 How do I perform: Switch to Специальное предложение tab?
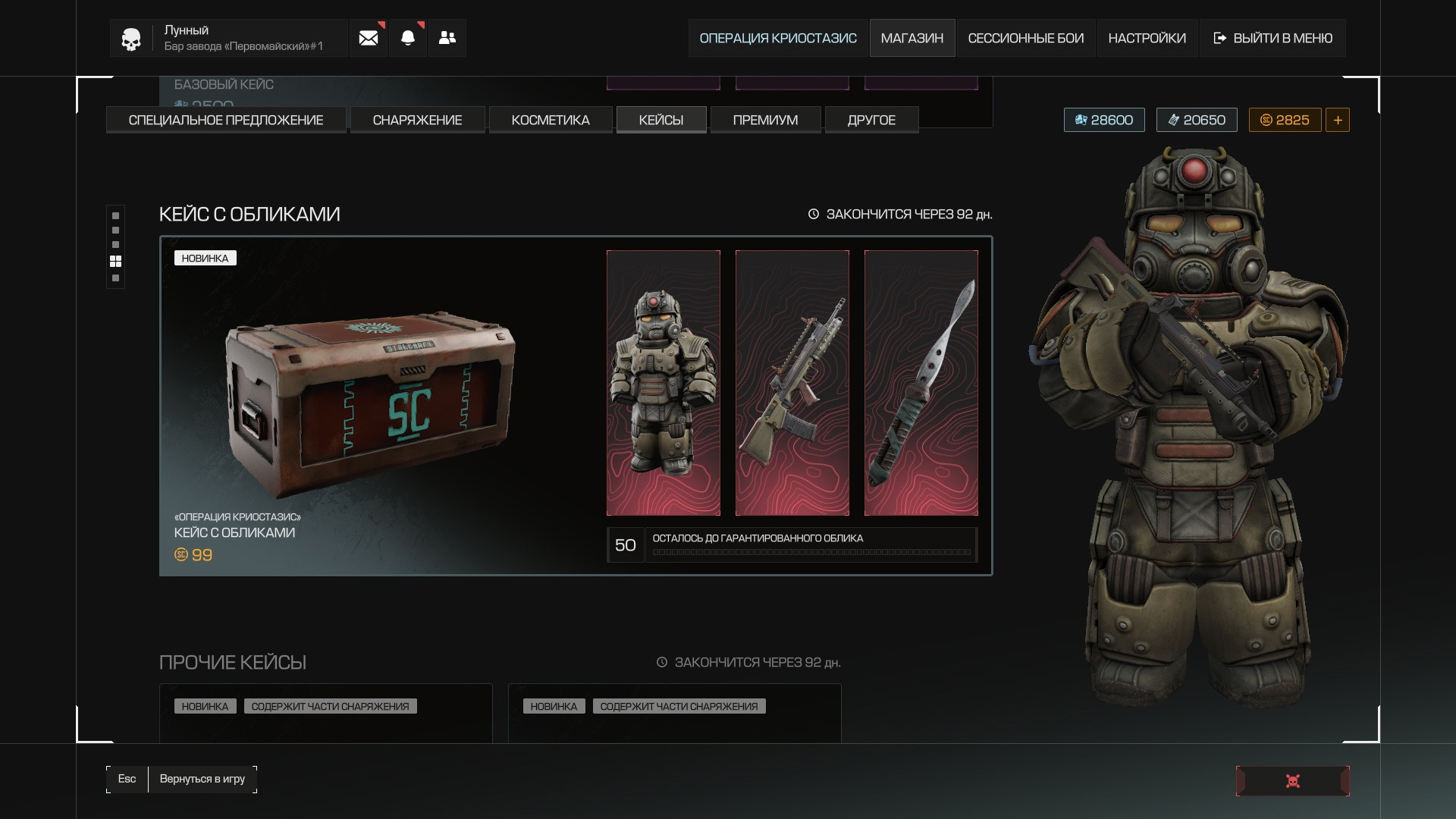click(226, 120)
